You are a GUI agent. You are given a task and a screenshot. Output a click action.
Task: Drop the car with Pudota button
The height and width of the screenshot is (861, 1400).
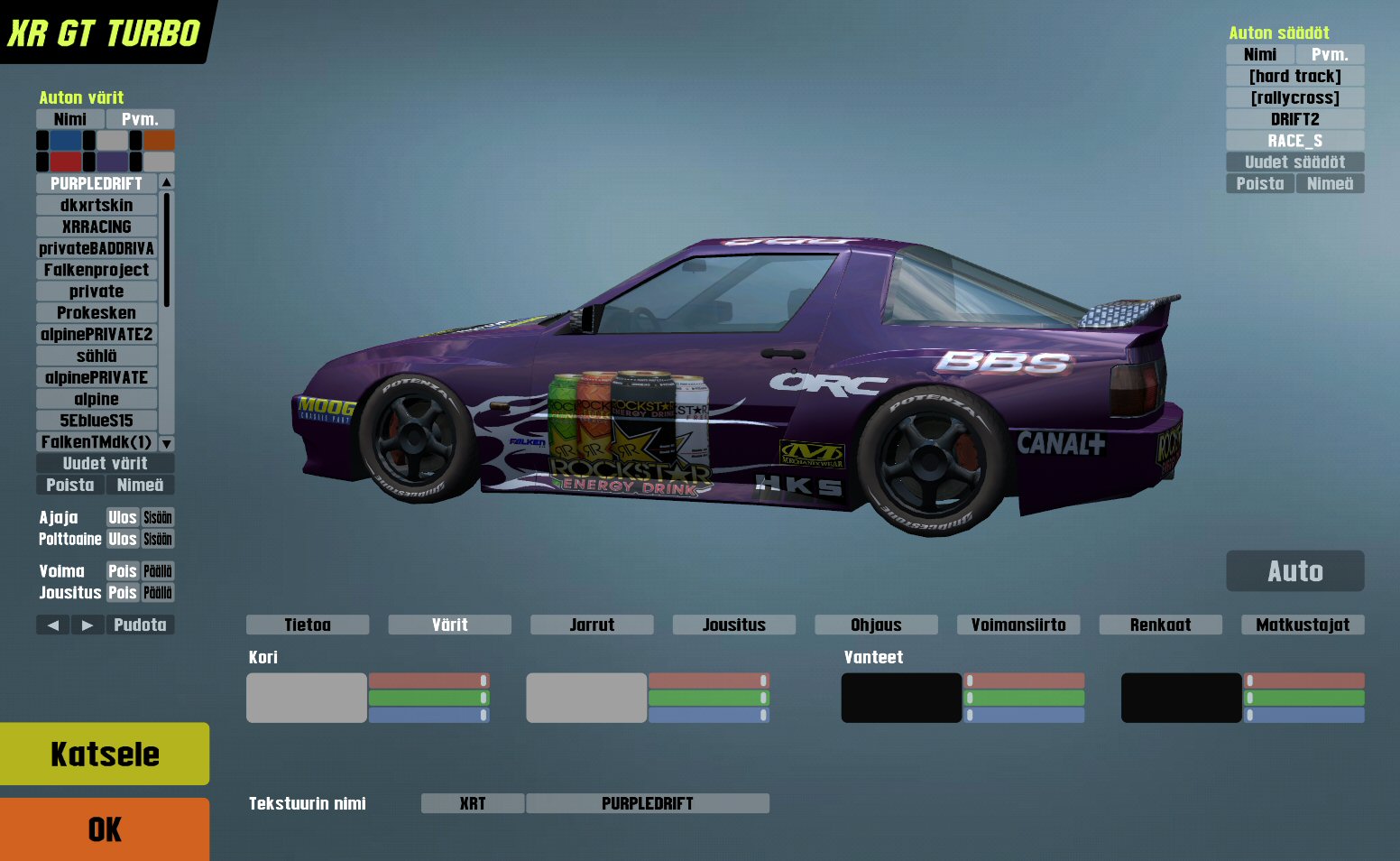140,625
